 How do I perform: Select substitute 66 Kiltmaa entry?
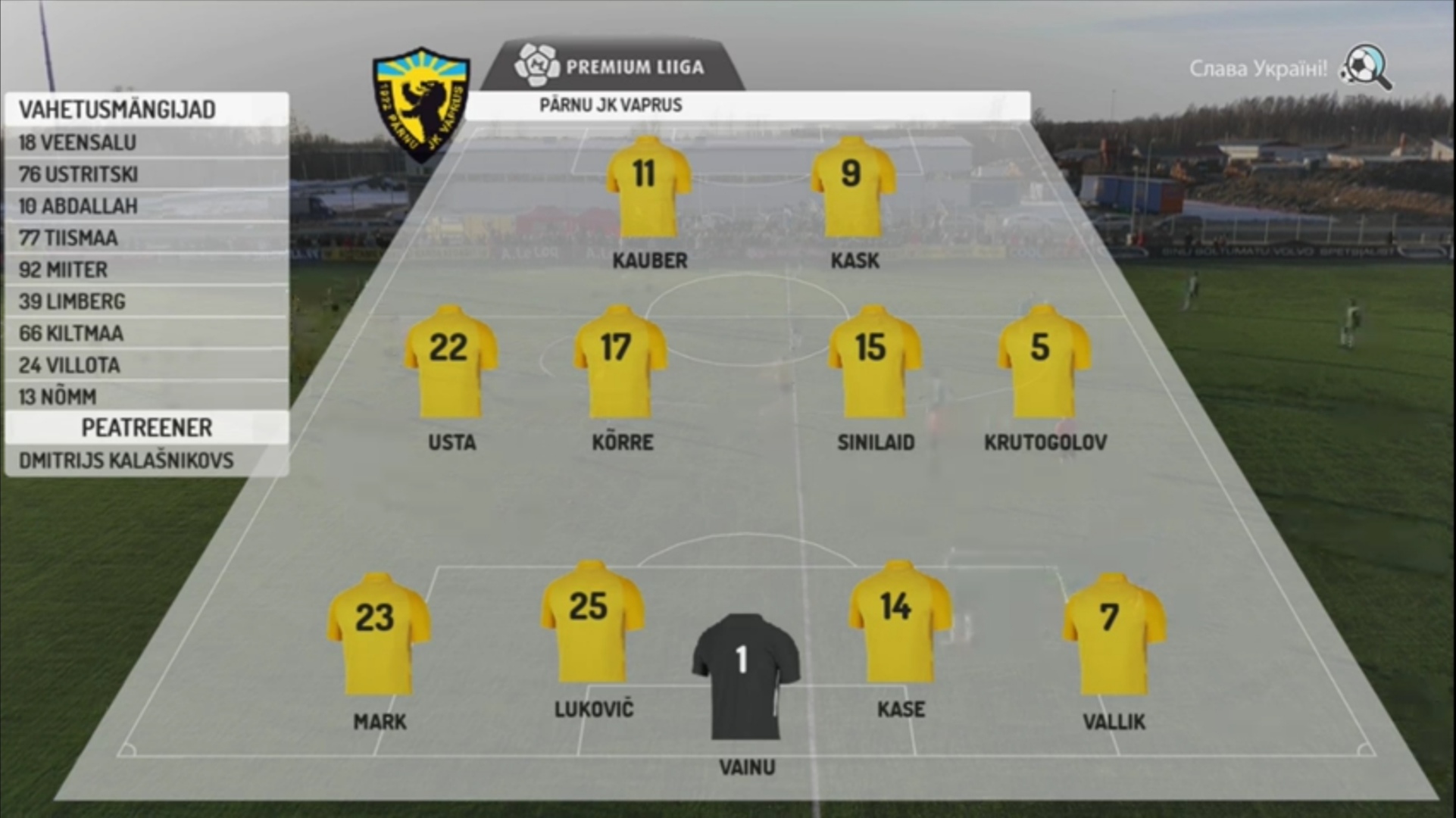point(146,333)
